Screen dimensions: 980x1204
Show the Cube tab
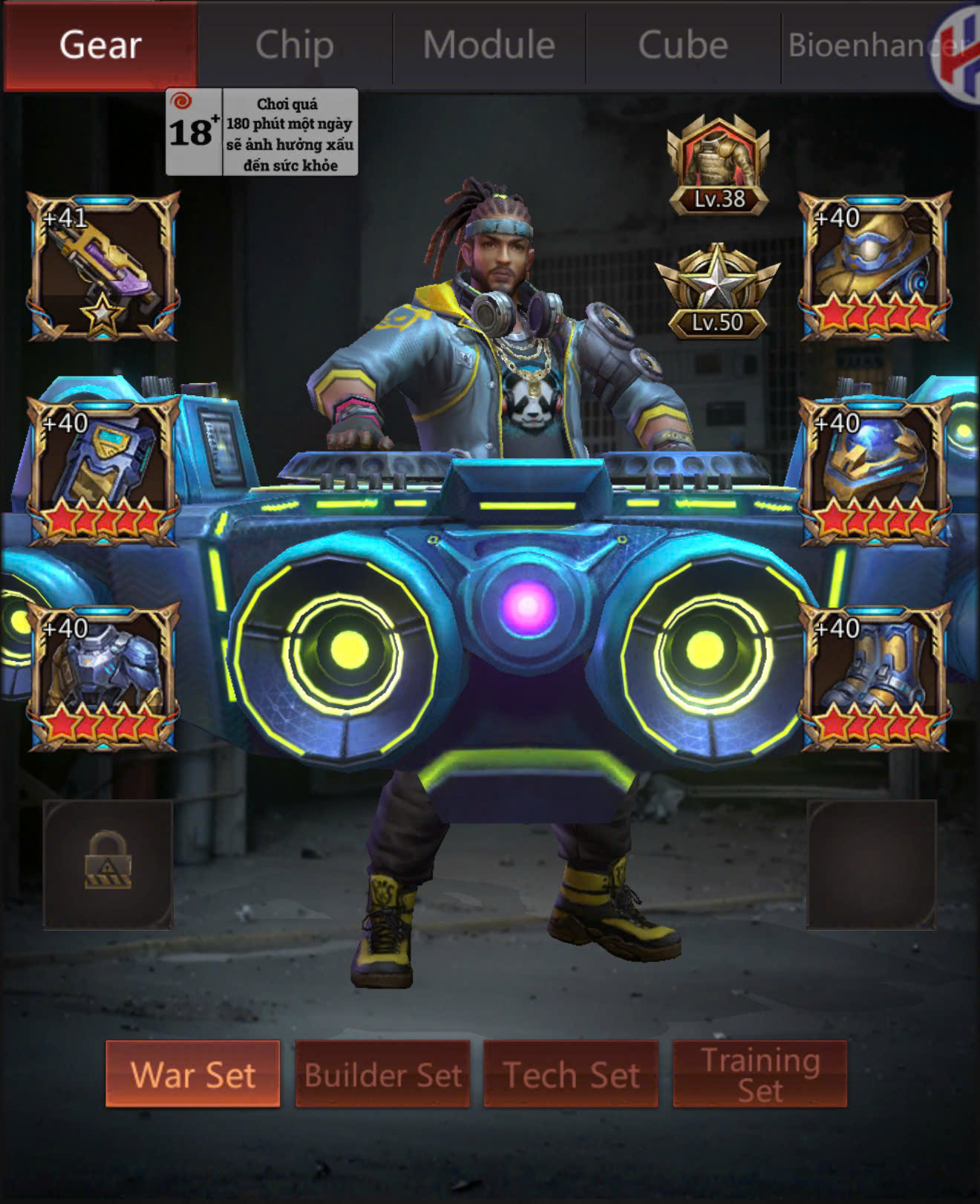[x=683, y=45]
